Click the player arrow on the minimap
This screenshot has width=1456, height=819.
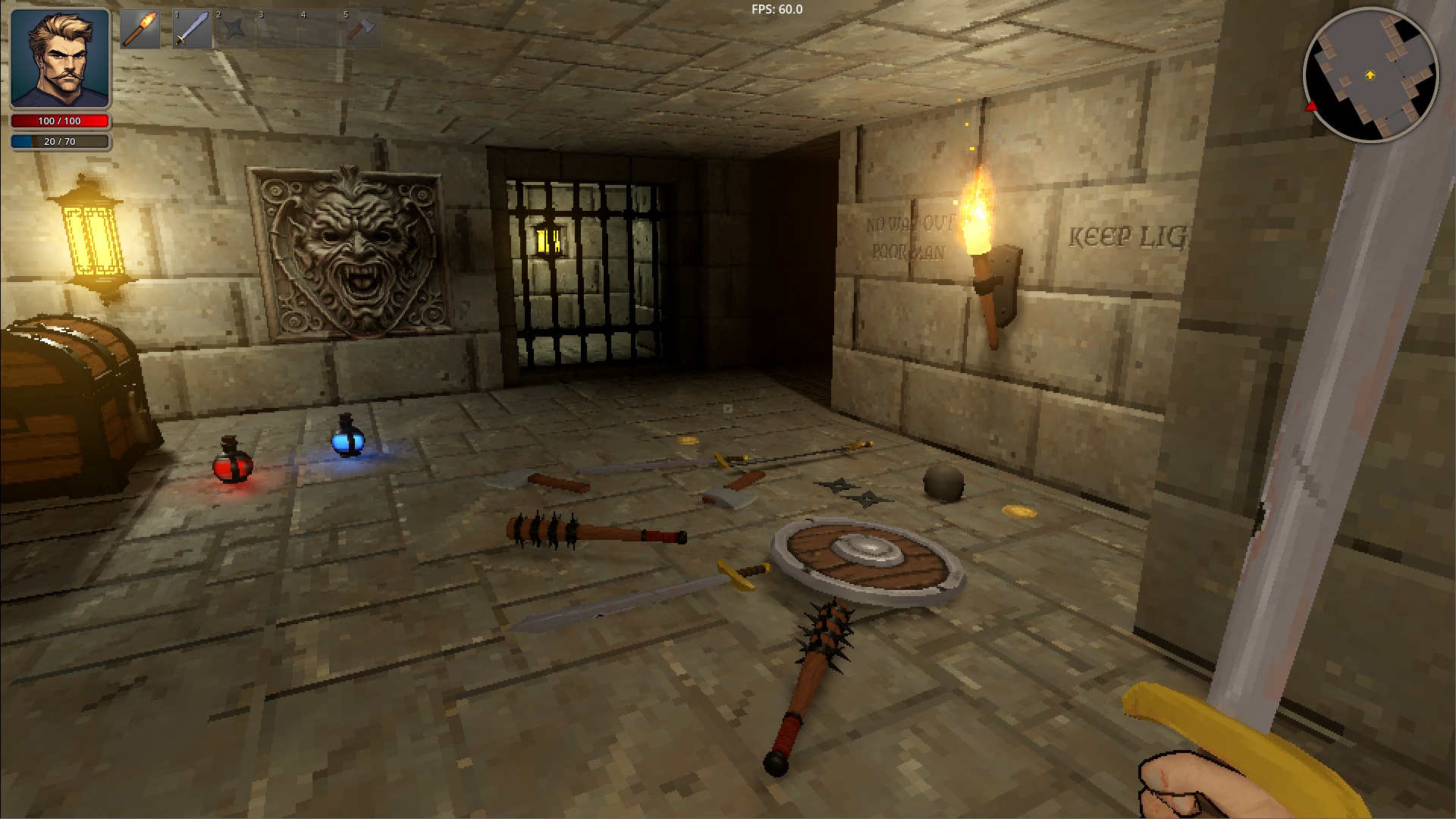pos(1370,76)
